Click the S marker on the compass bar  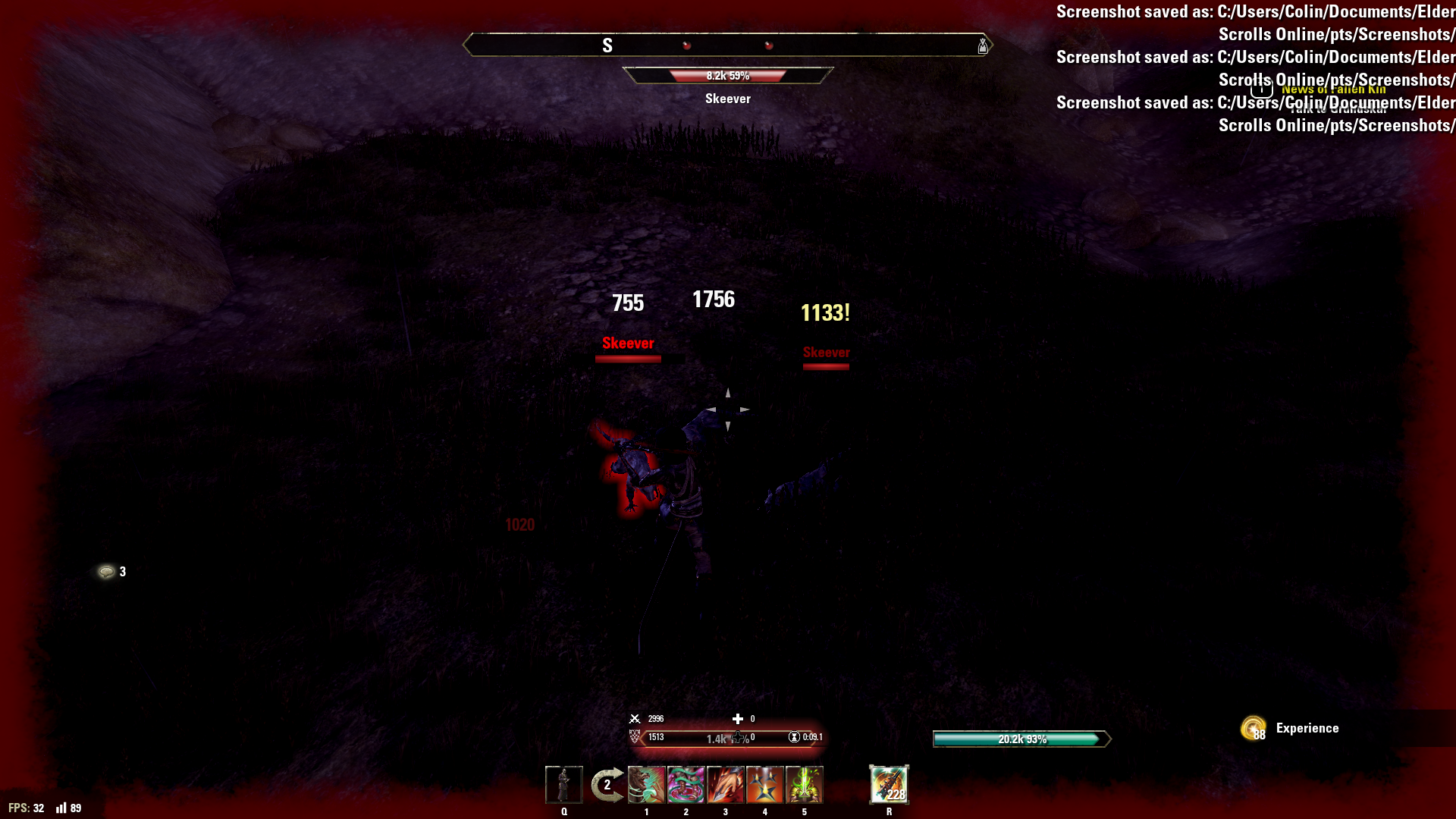pyautogui.click(x=607, y=45)
